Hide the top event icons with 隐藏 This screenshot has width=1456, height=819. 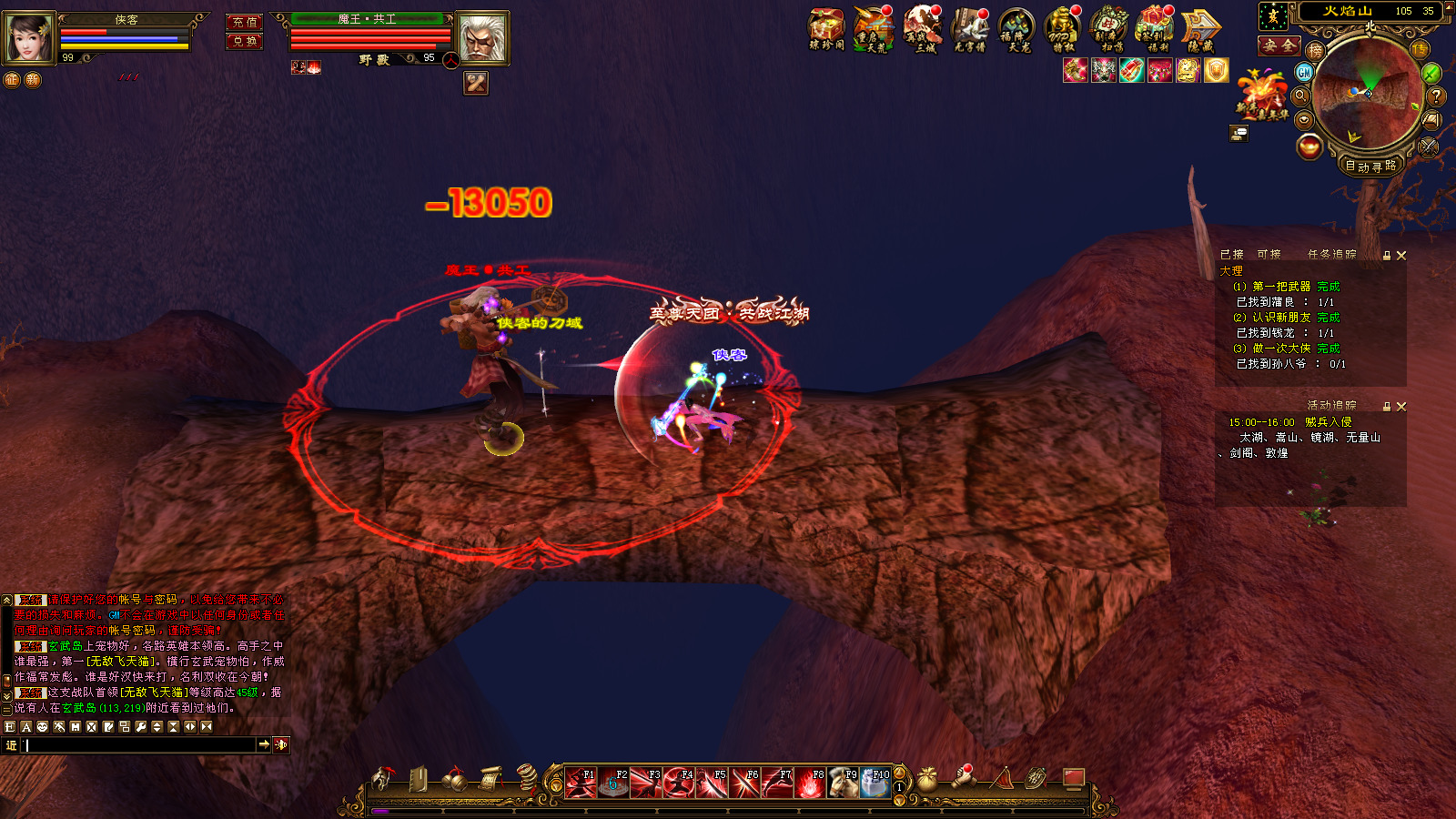click(1201, 29)
